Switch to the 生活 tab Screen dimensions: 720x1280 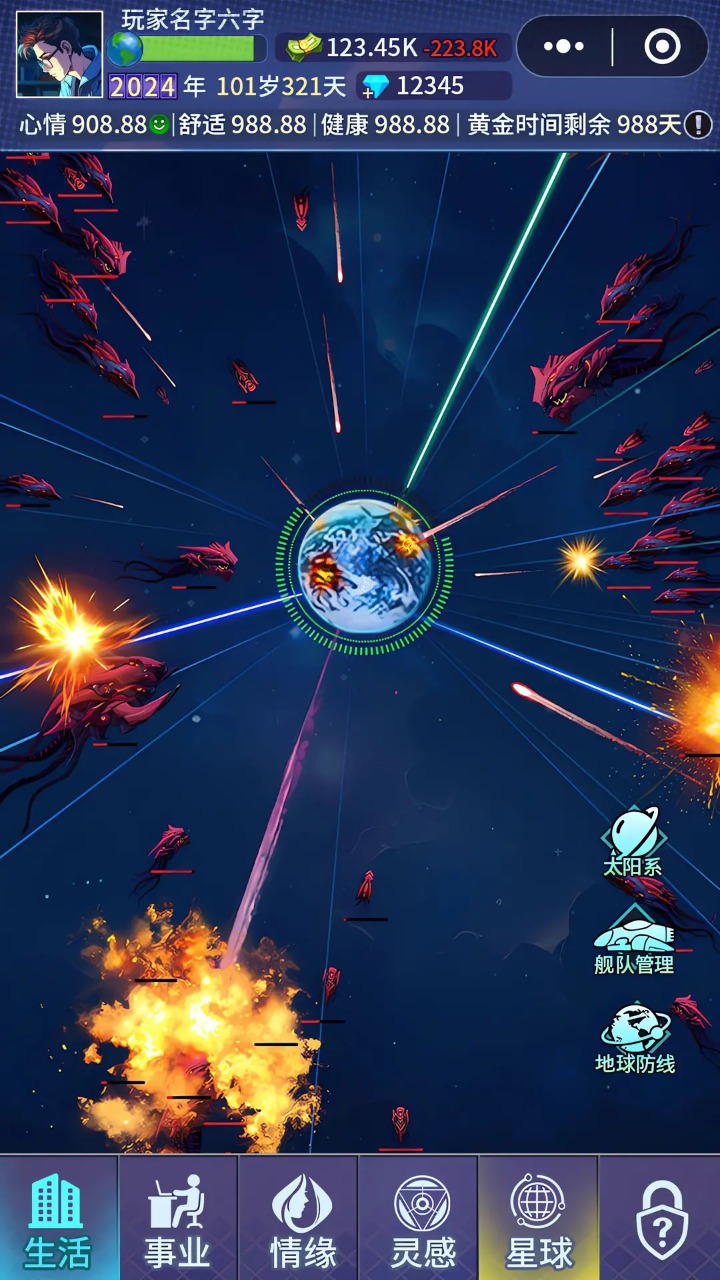[x=59, y=1218]
